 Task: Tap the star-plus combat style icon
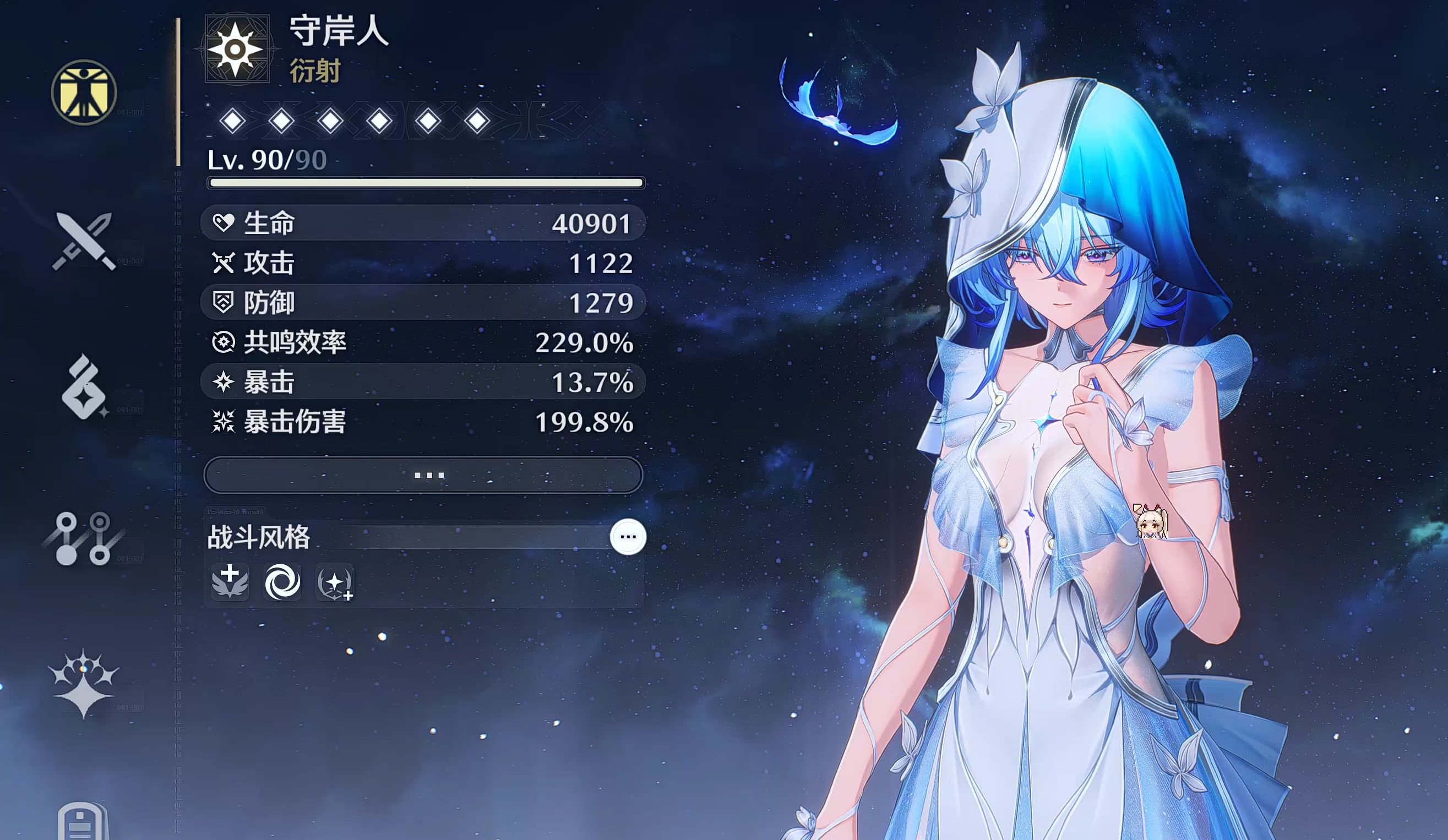coord(334,582)
